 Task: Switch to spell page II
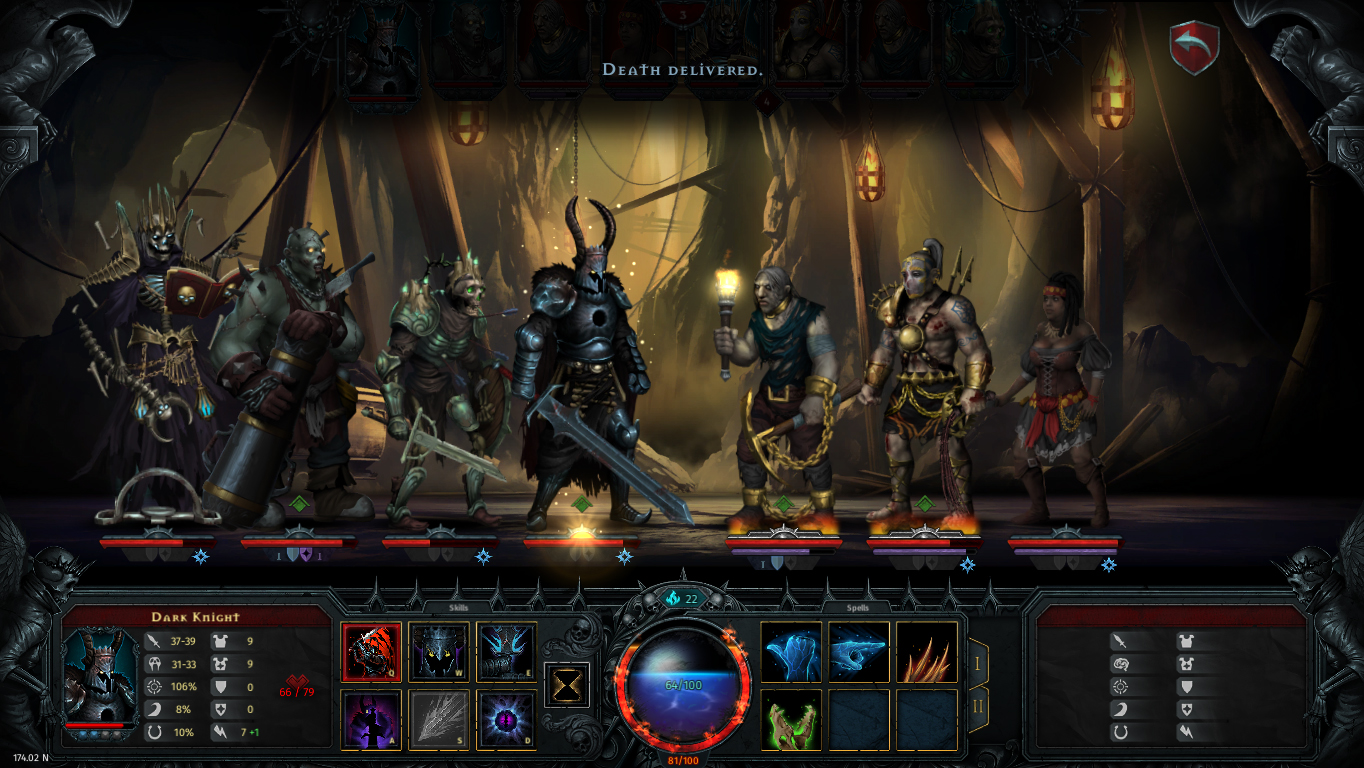point(978,707)
